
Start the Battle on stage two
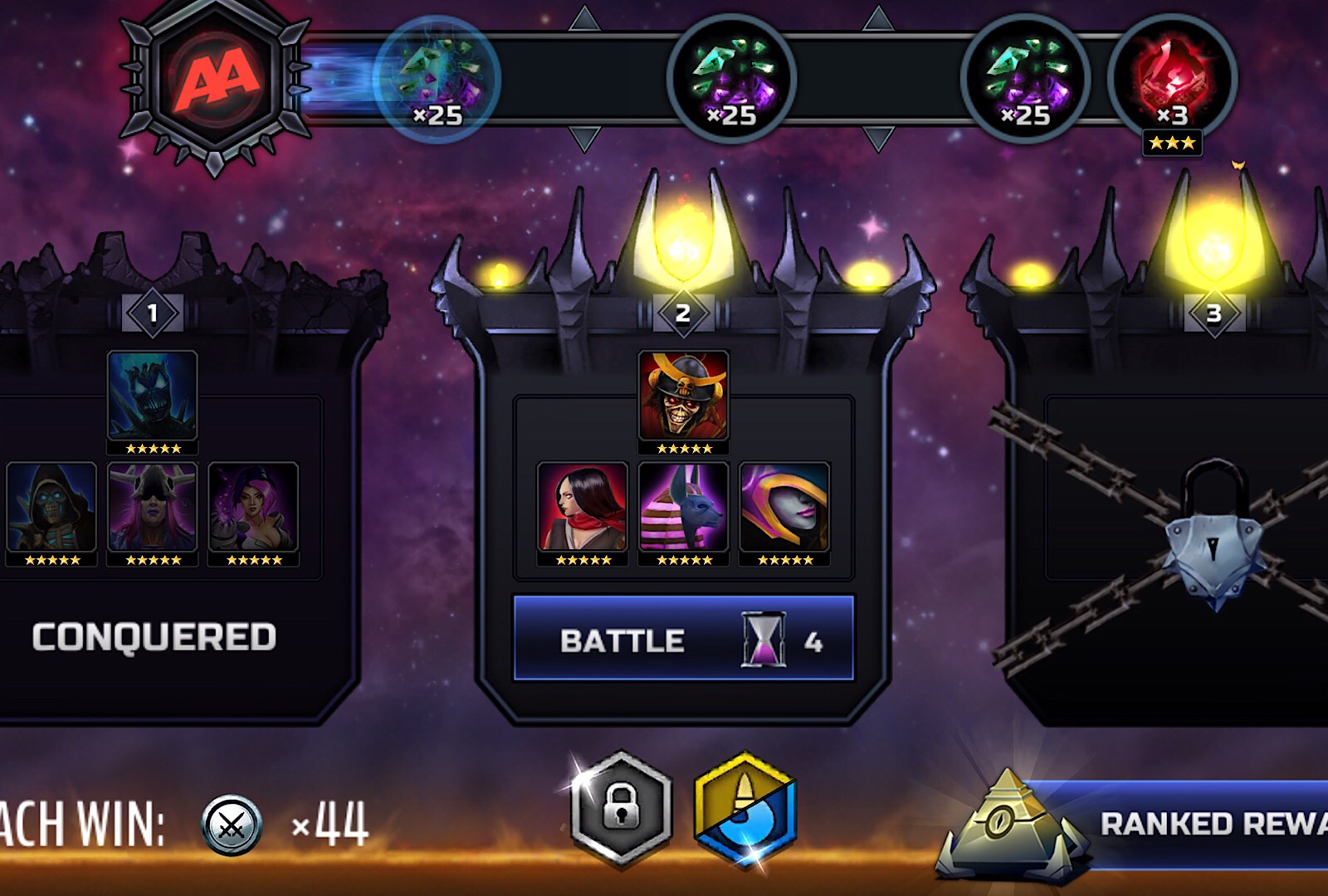pyautogui.click(x=683, y=639)
